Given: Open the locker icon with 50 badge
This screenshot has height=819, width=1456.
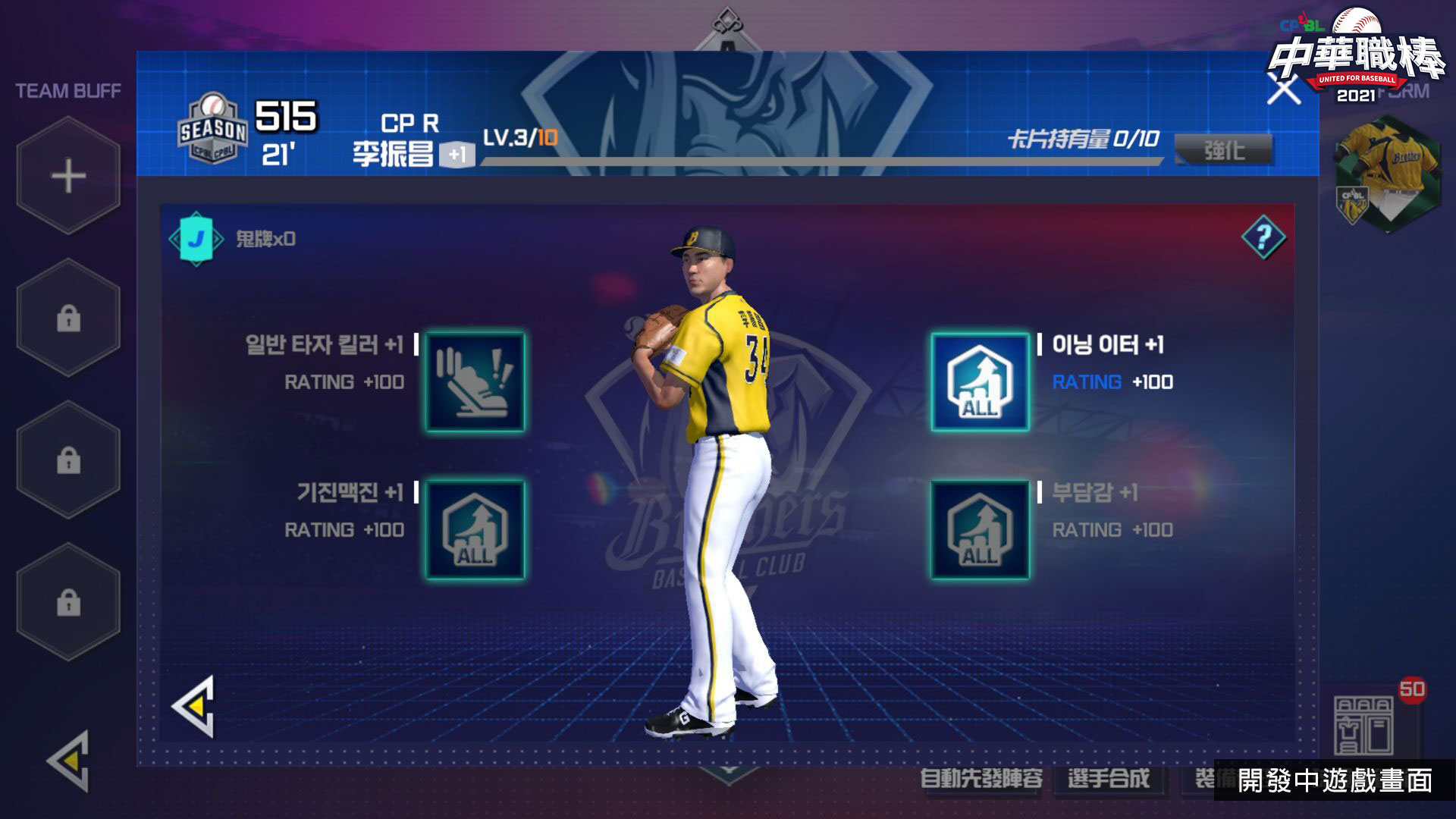Looking at the screenshot, I should tap(1363, 724).
